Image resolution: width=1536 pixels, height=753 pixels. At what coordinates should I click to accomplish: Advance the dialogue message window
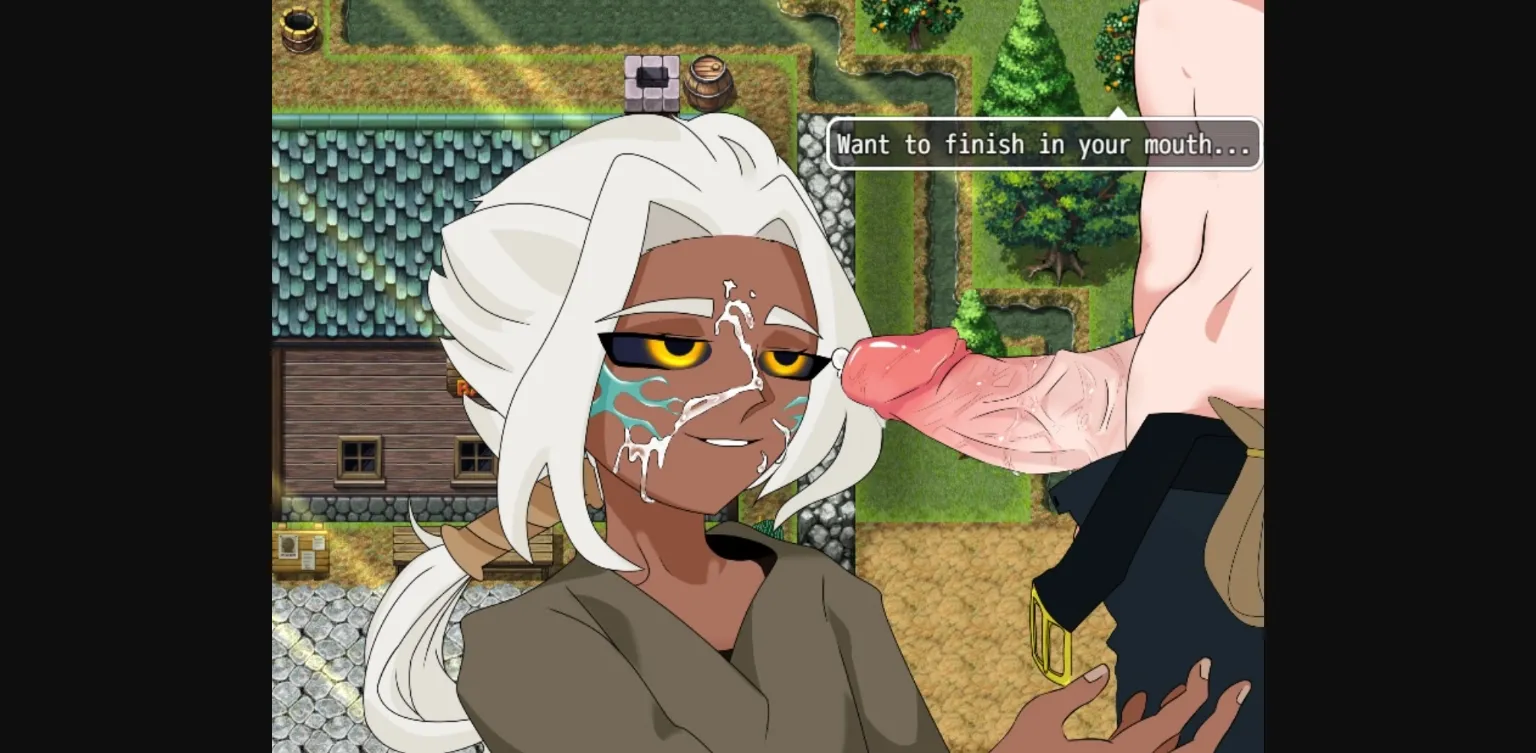click(x=1044, y=144)
